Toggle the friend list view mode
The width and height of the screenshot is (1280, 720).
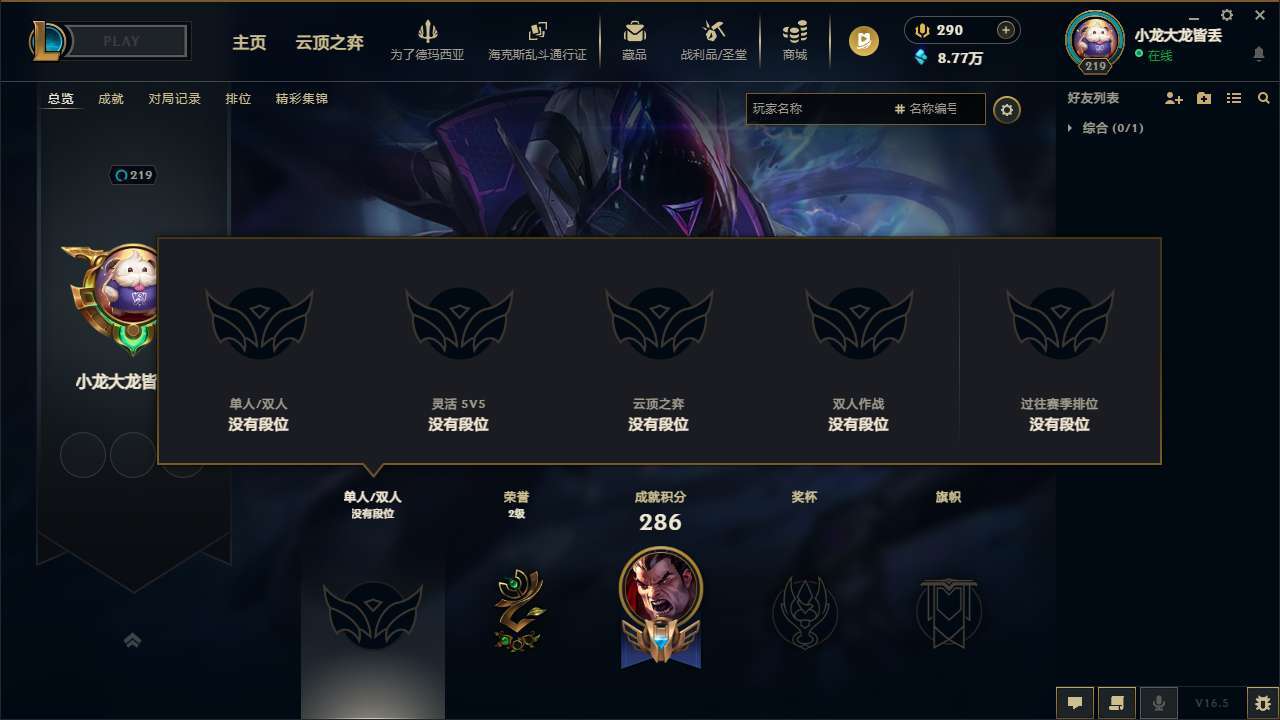pos(1234,98)
